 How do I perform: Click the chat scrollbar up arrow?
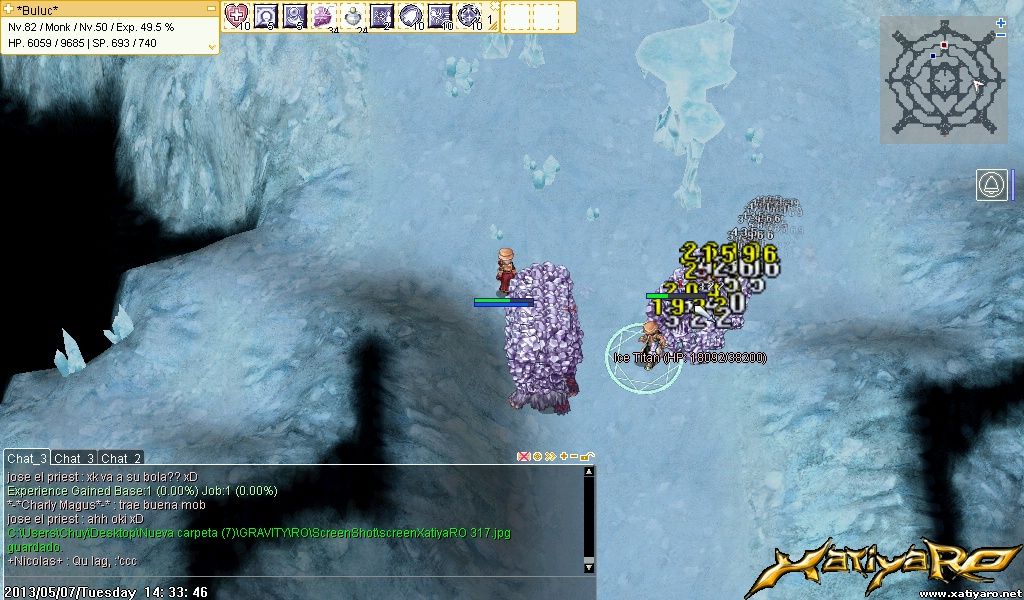pyautogui.click(x=589, y=473)
